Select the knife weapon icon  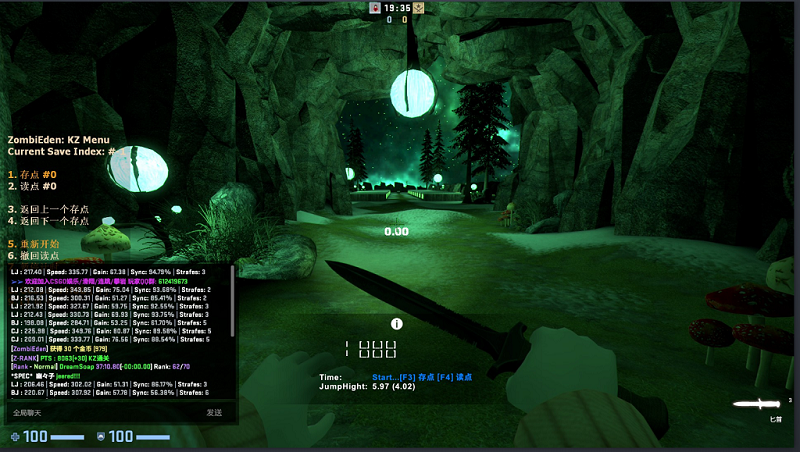(x=757, y=403)
